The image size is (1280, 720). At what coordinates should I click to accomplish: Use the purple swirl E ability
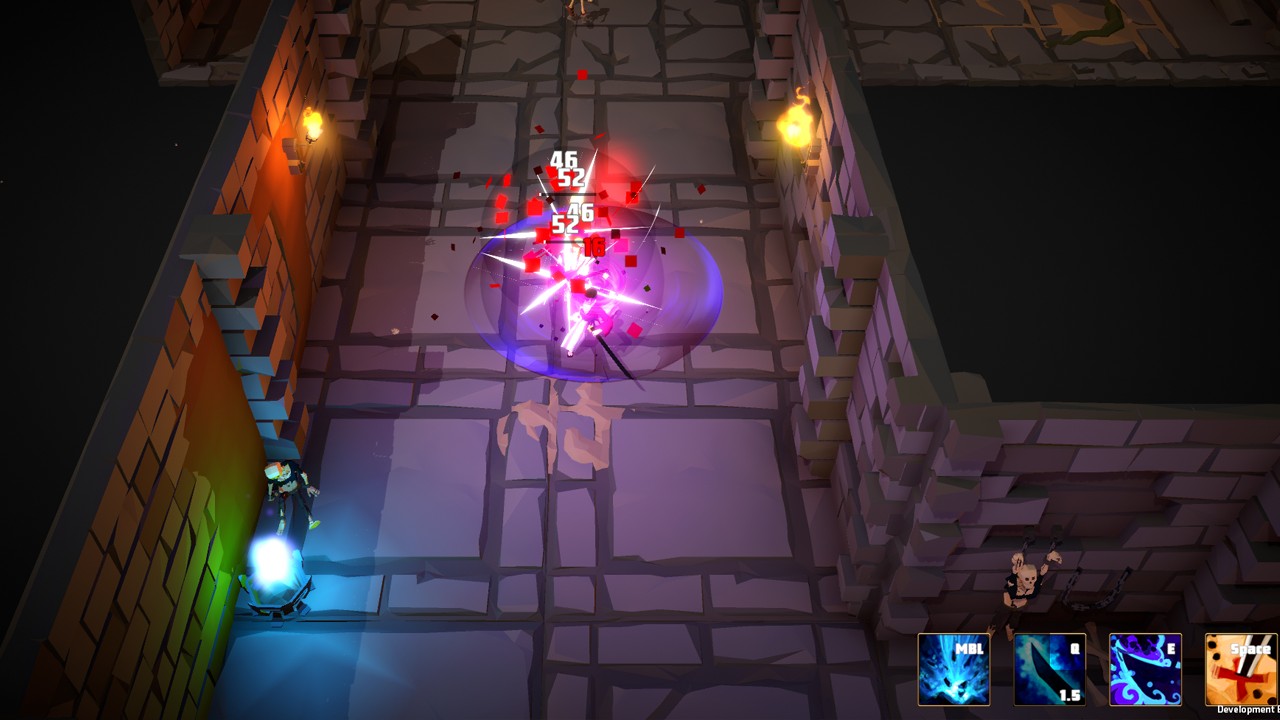tap(1145, 669)
